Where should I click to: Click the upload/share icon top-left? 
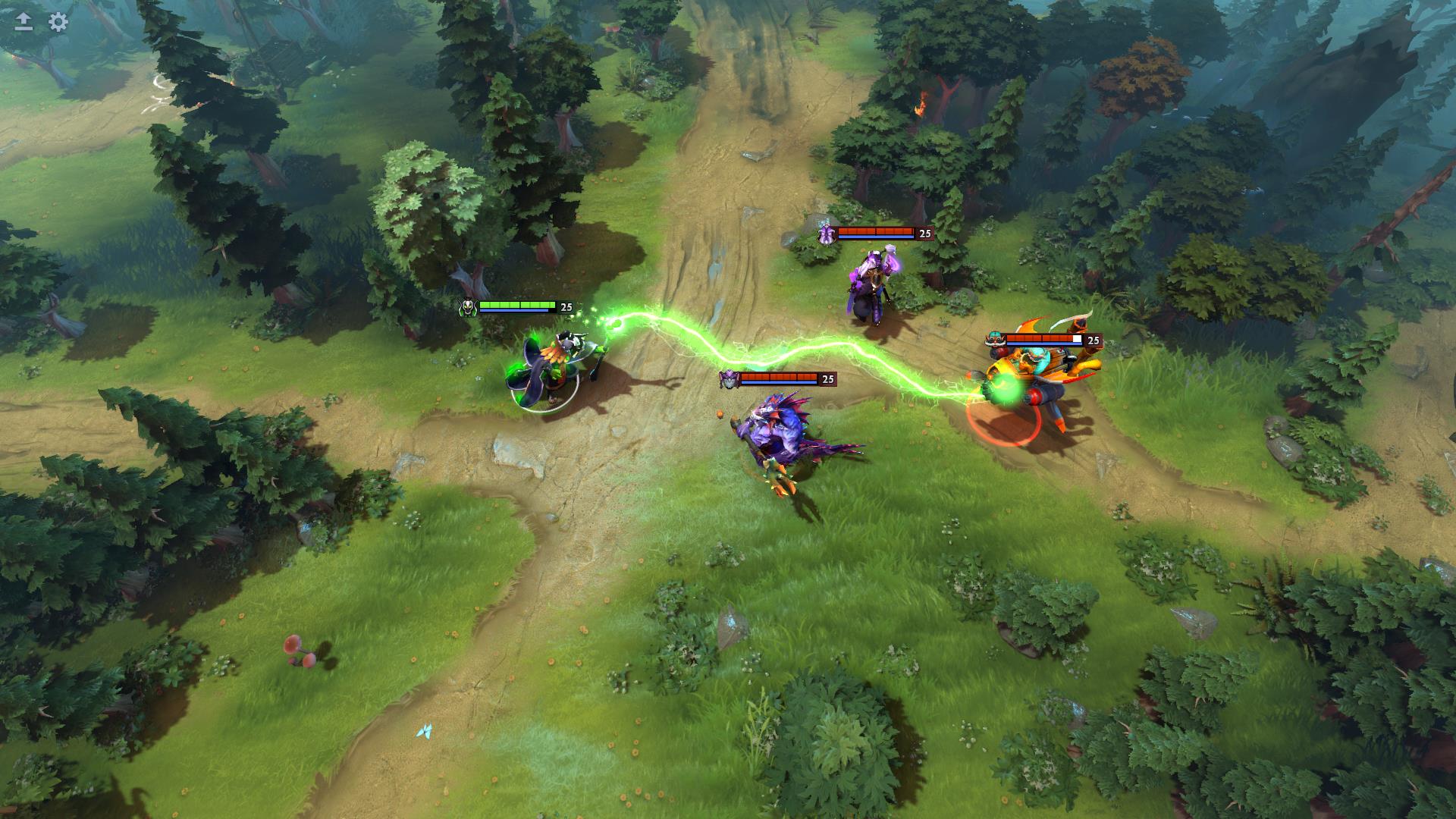(x=21, y=23)
